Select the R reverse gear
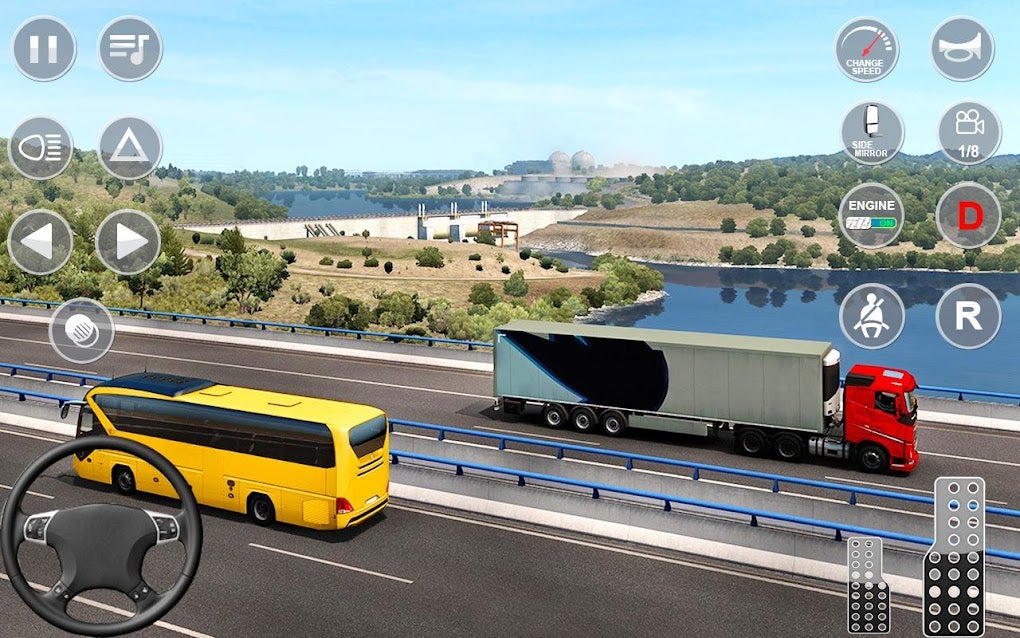Screen dimensions: 1020x638 (968, 316)
